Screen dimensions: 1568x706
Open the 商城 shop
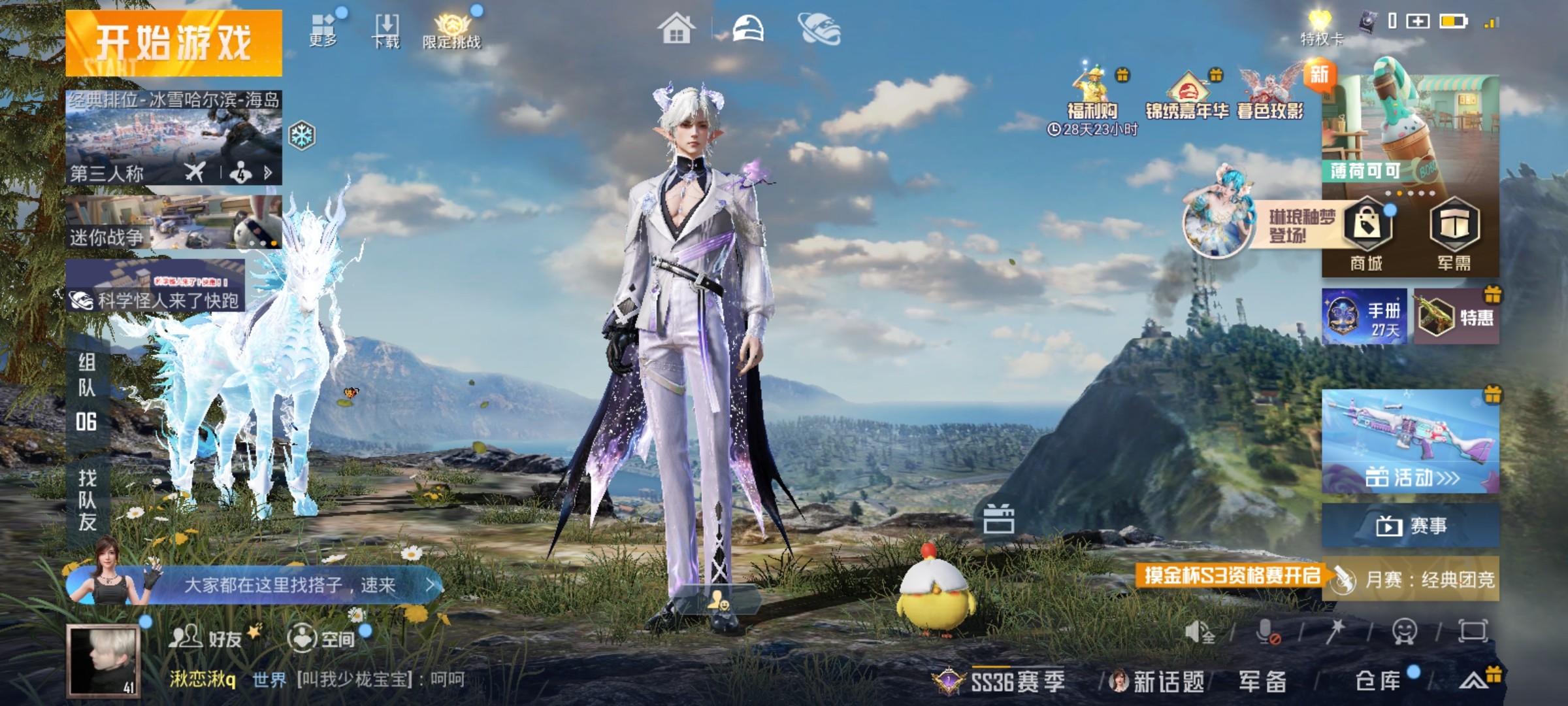[x=1367, y=235]
